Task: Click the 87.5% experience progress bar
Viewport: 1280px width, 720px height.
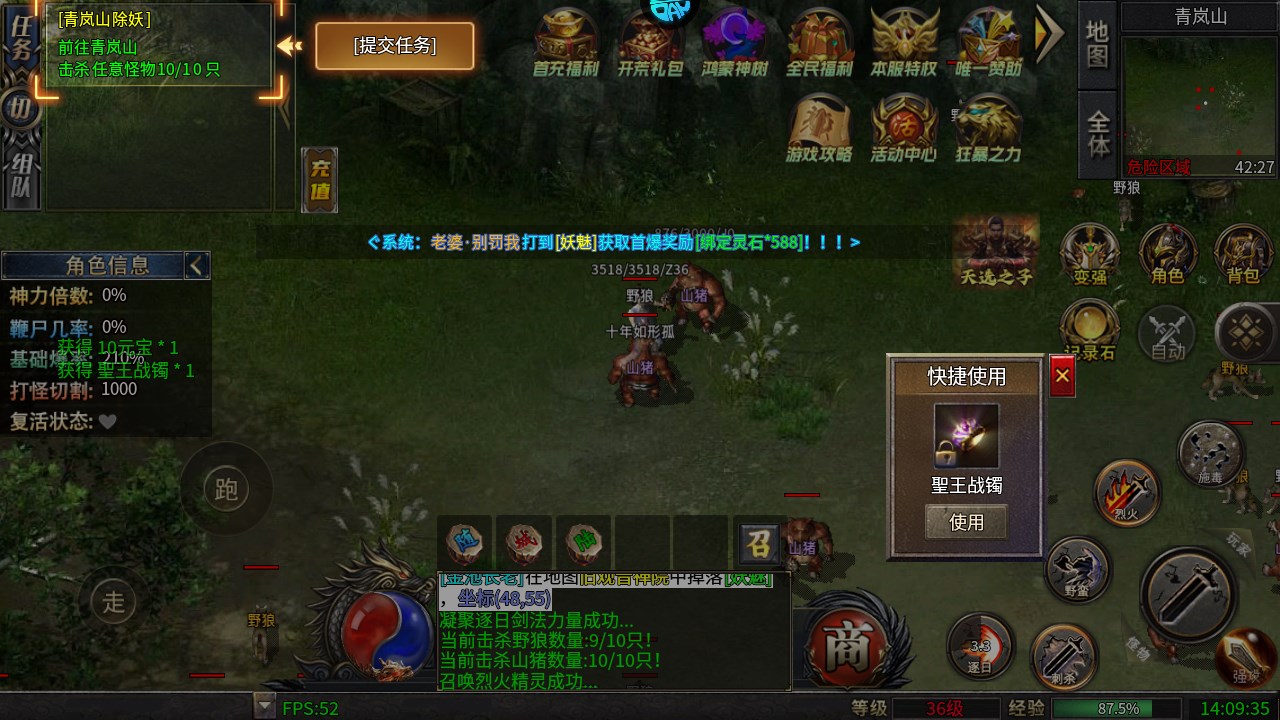Action: [x=1119, y=707]
